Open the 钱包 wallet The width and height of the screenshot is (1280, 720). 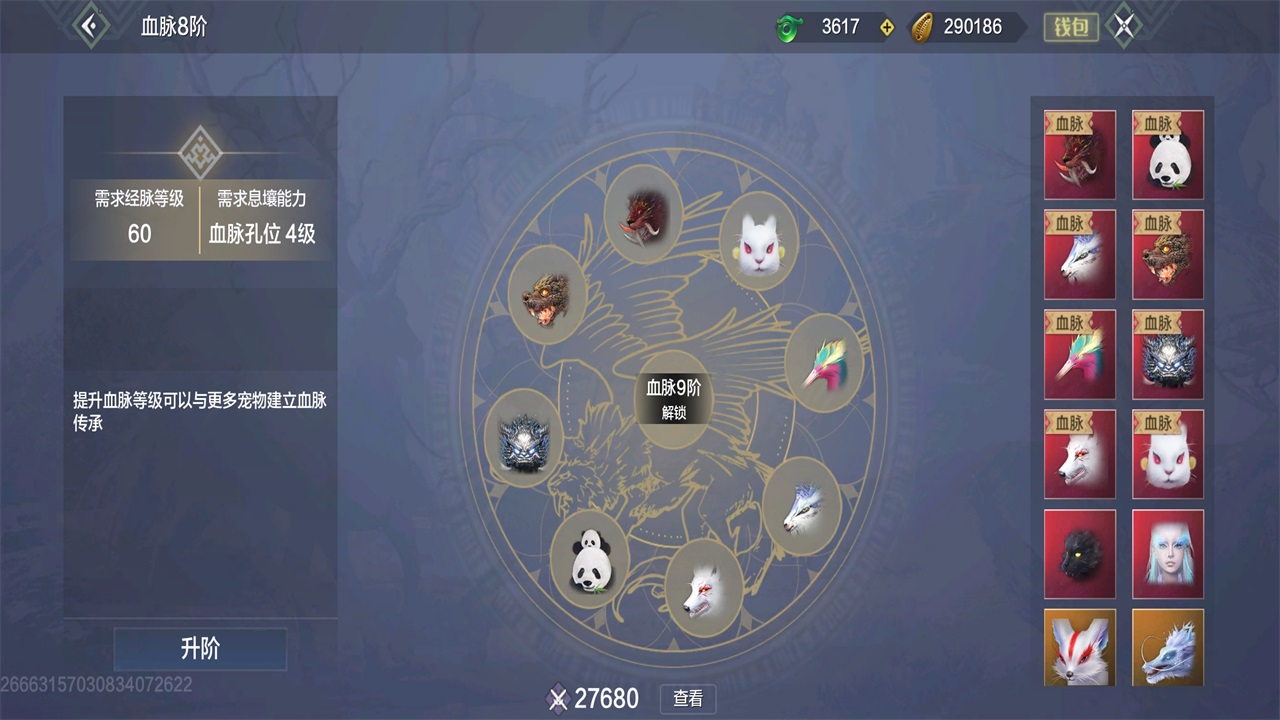[x=1071, y=27]
